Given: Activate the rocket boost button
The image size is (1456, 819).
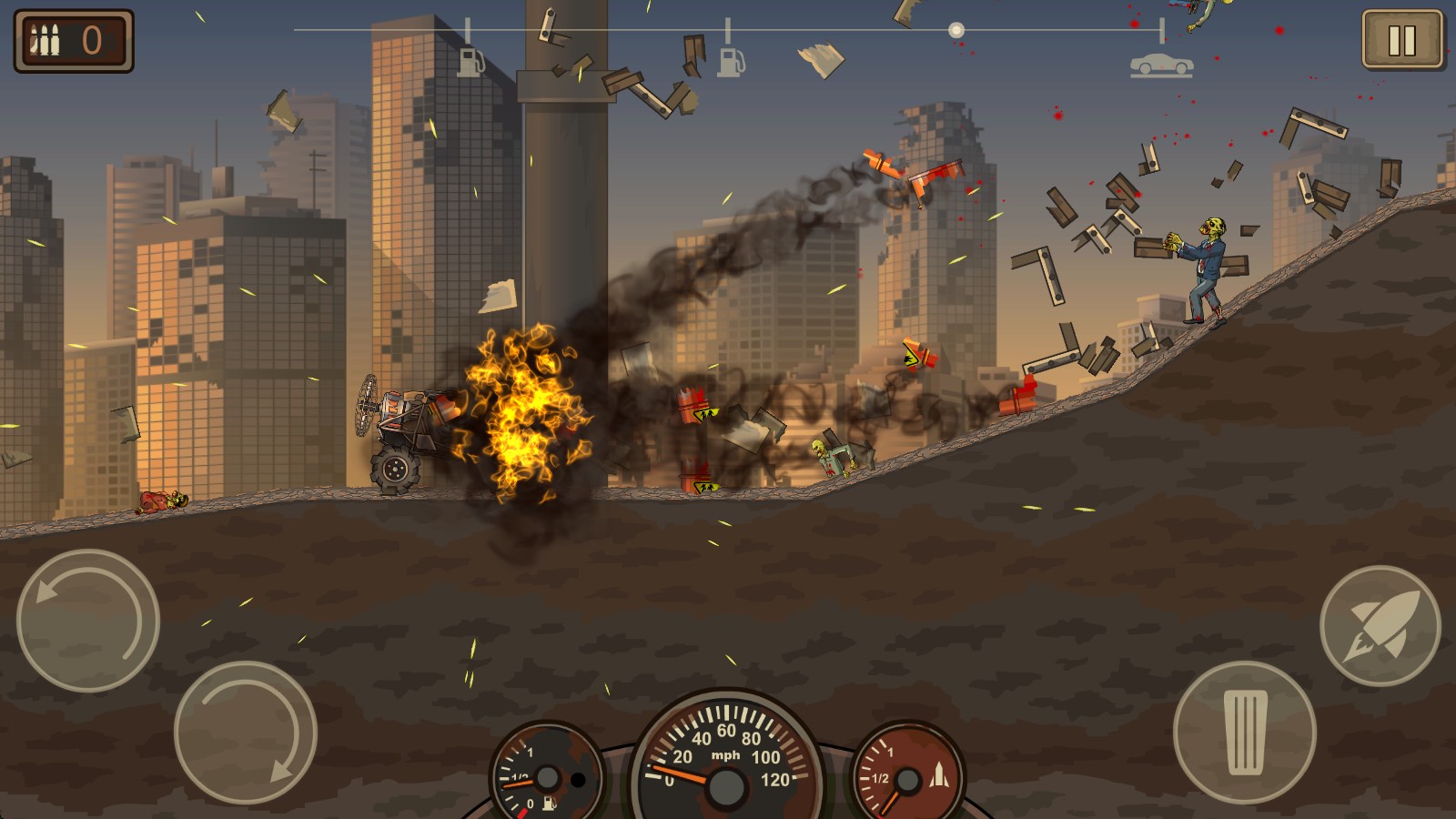Looking at the screenshot, I should [x=1380, y=626].
